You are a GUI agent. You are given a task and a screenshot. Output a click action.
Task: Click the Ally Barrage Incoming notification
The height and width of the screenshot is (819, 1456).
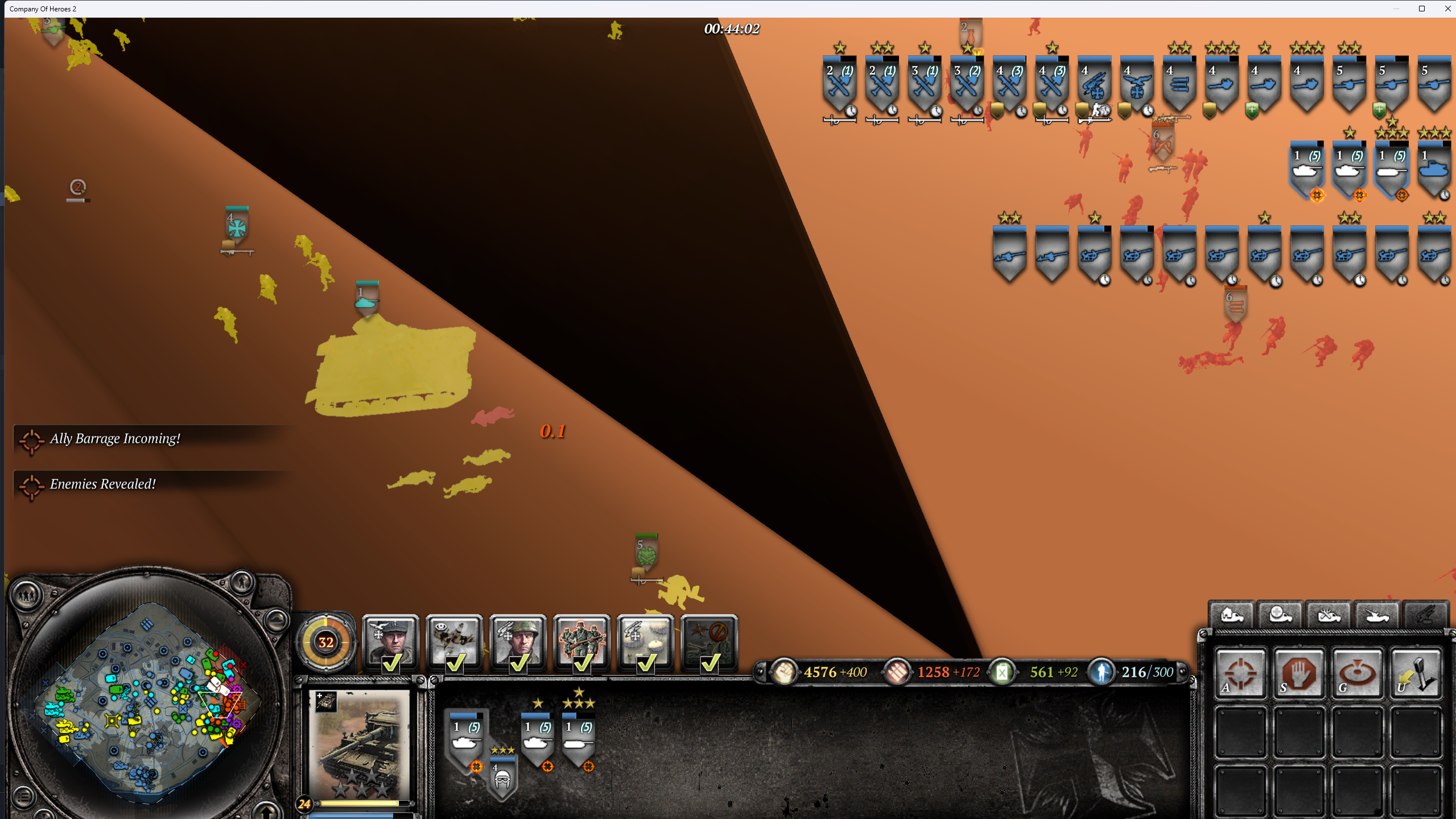[115, 438]
